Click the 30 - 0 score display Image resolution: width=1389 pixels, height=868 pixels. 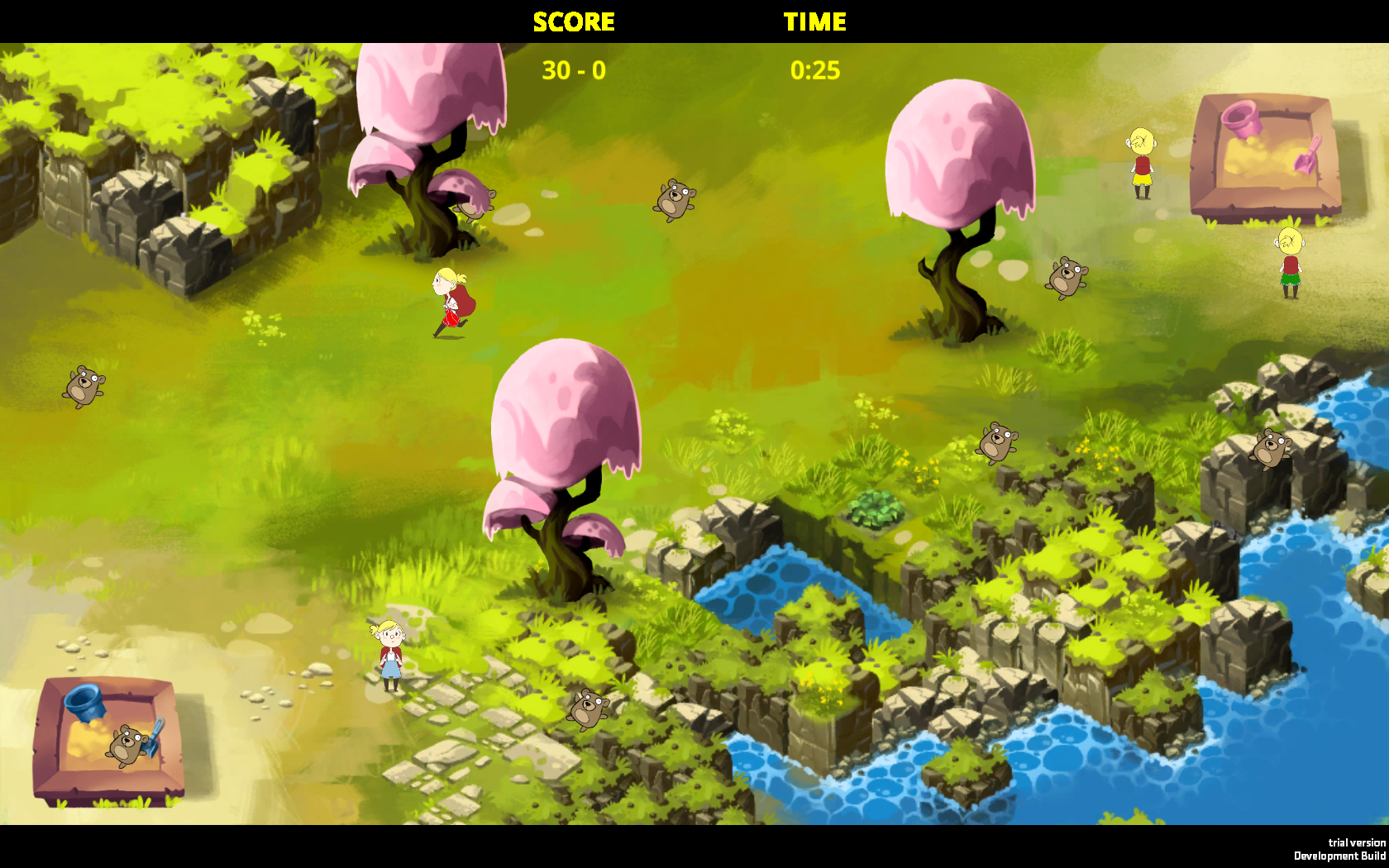click(572, 70)
